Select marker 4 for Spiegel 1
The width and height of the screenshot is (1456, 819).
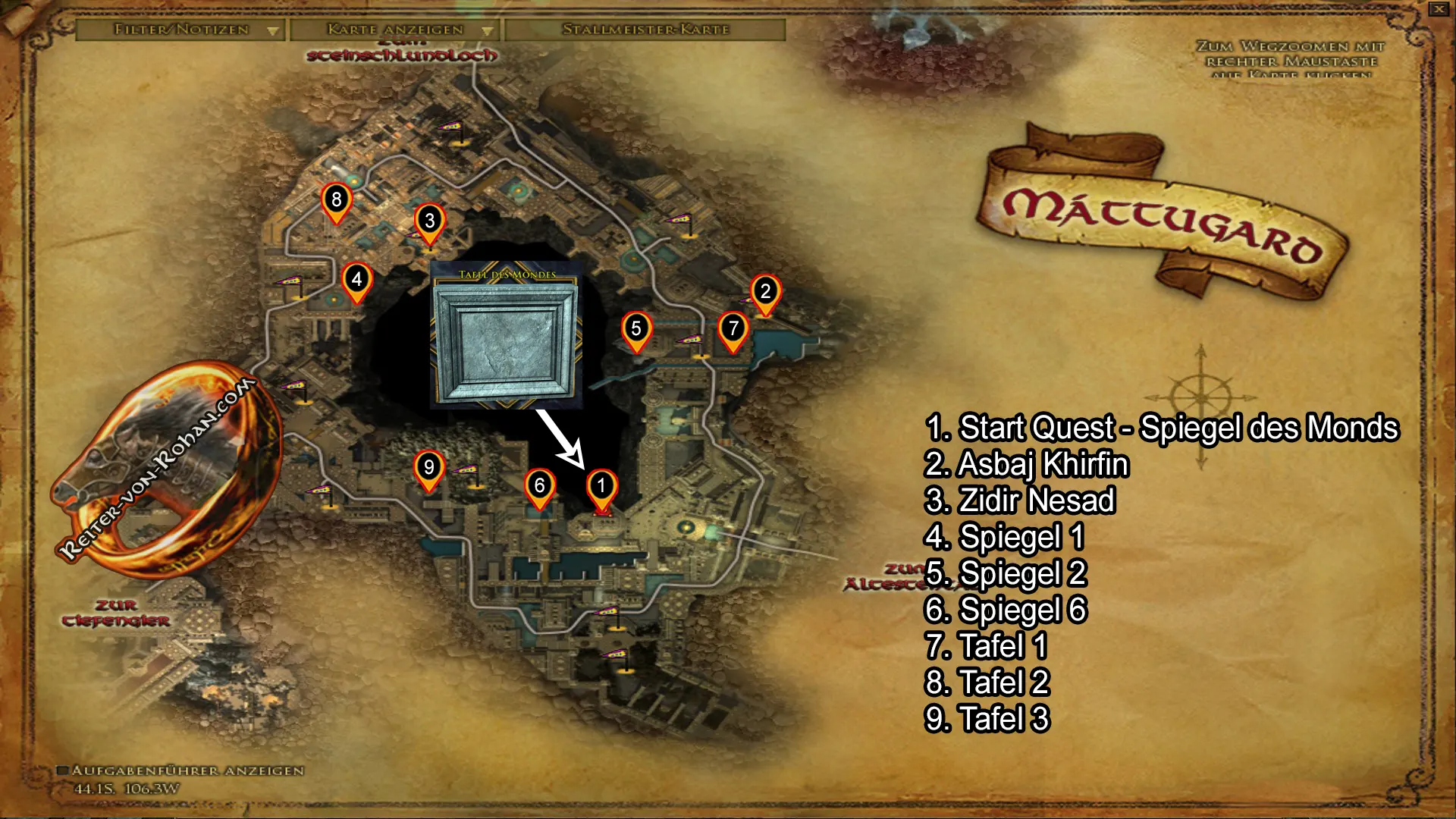click(355, 281)
